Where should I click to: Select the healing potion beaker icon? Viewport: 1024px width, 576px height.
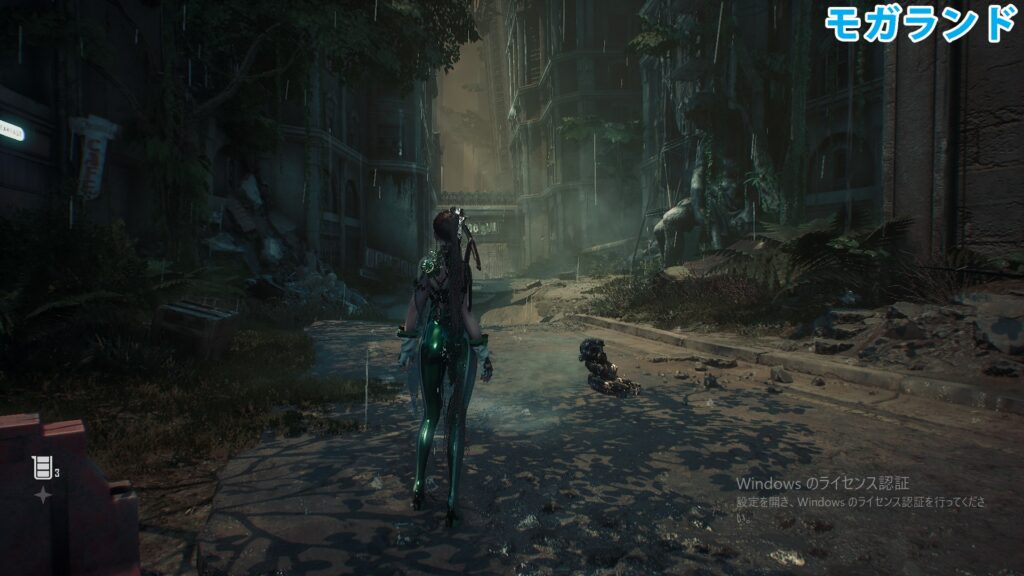click(x=41, y=466)
